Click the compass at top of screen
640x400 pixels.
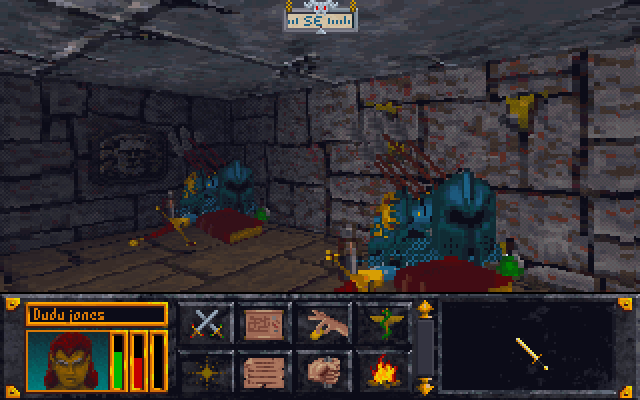(x=319, y=18)
